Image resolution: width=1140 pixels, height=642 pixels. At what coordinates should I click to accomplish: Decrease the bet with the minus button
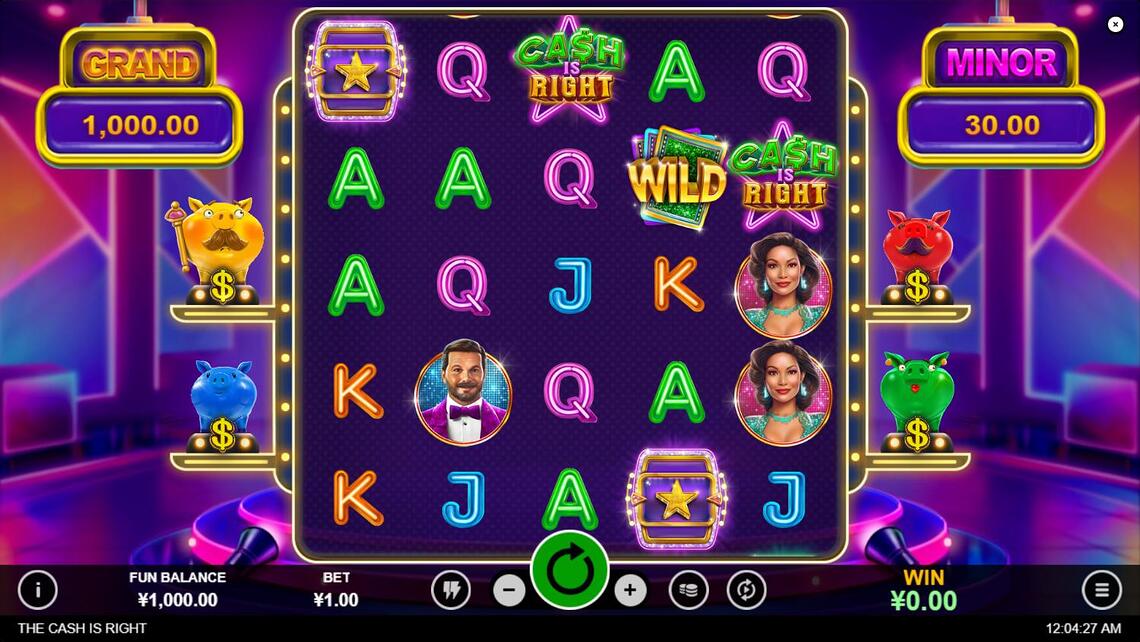coord(509,590)
